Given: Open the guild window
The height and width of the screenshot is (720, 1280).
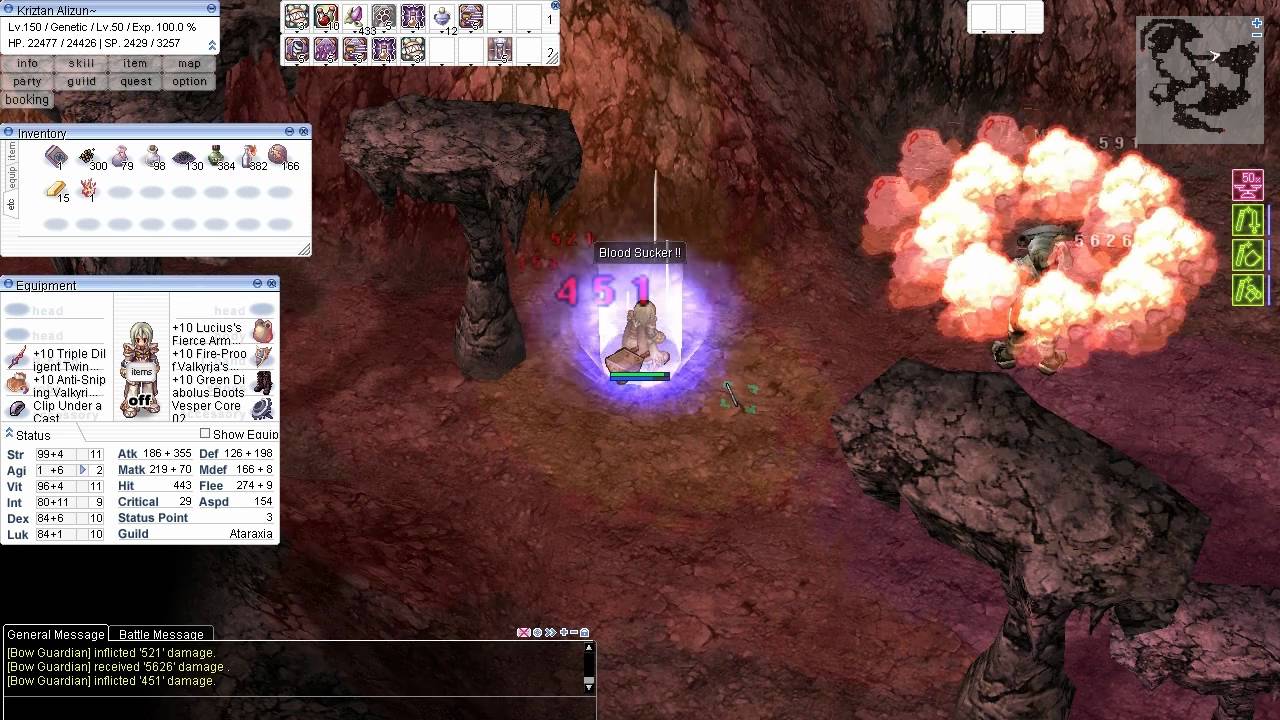Looking at the screenshot, I should click(82, 81).
